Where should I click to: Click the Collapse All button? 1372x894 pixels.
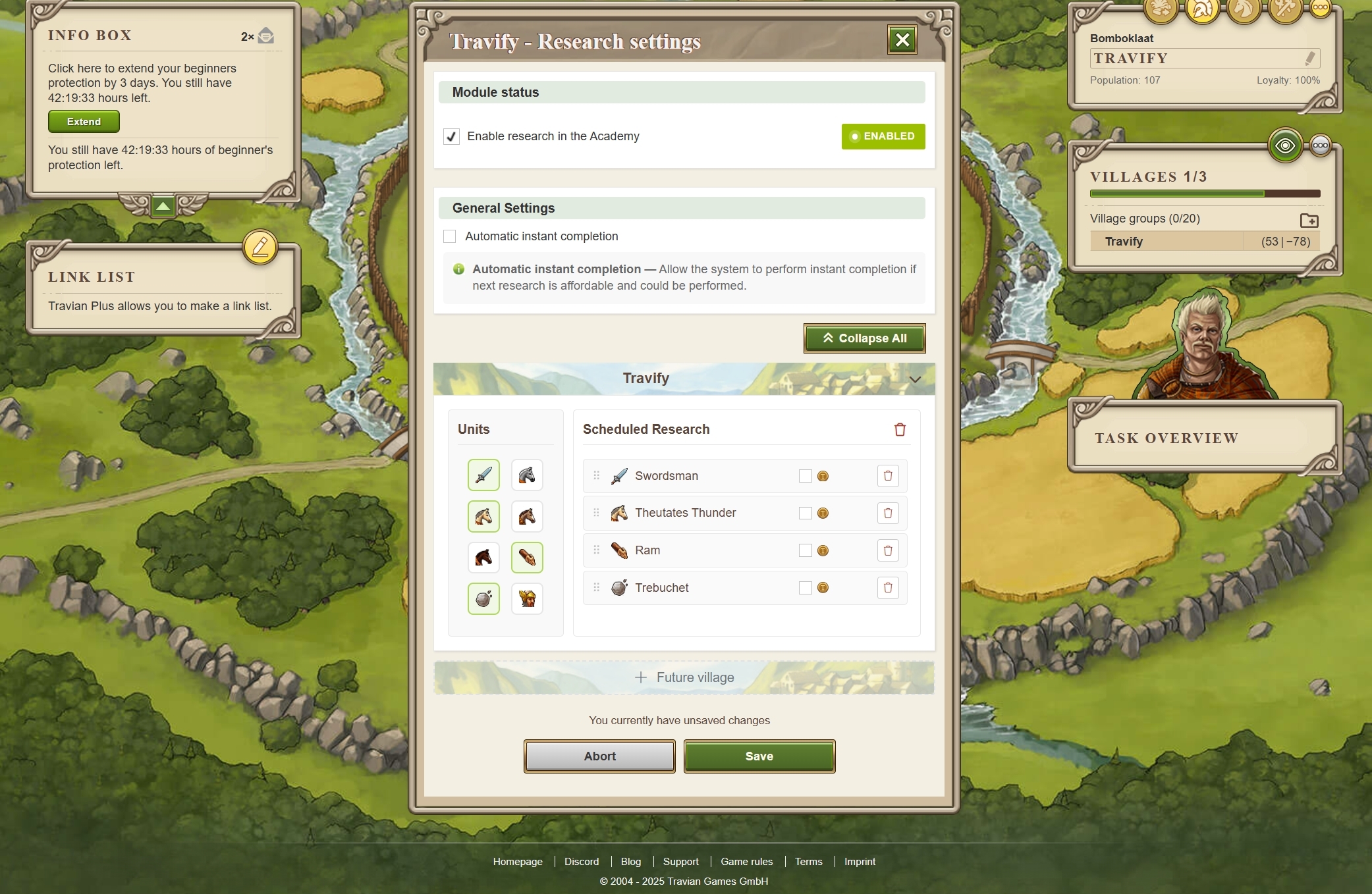(864, 338)
